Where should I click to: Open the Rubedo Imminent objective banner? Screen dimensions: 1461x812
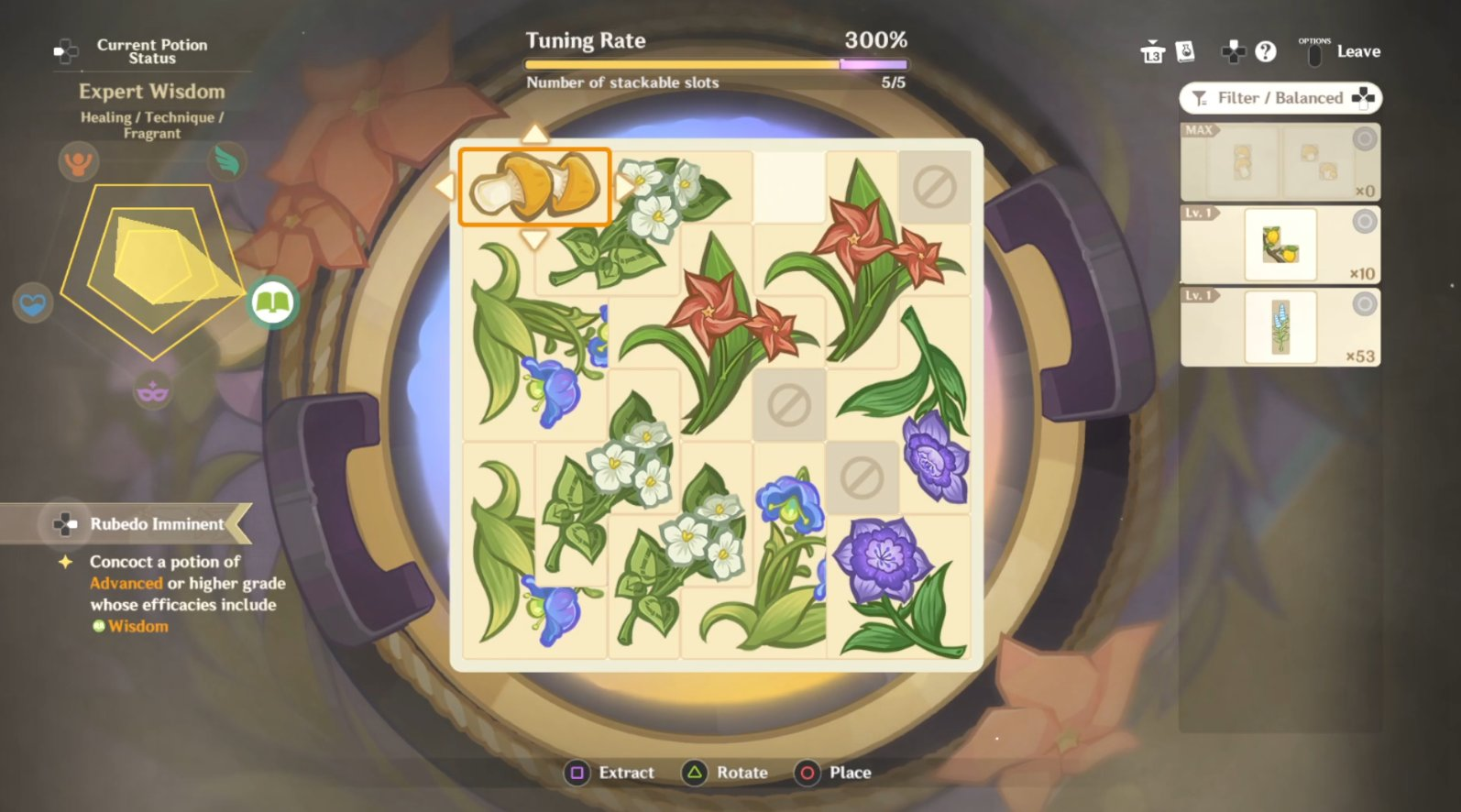point(147,524)
